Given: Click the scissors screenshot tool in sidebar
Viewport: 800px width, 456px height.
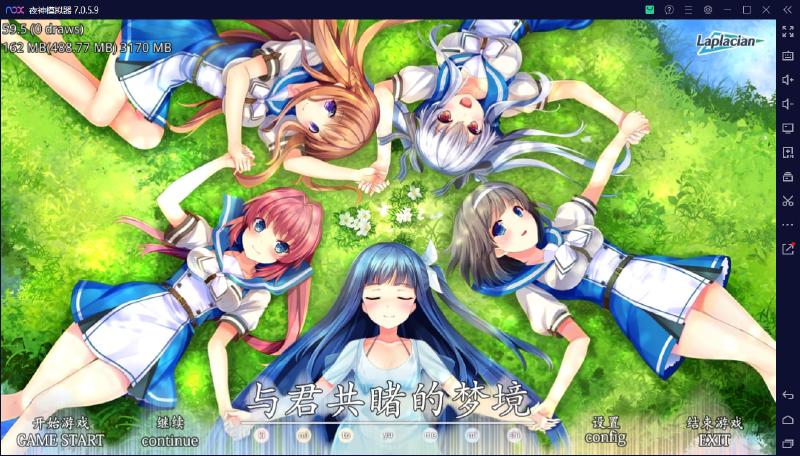Looking at the screenshot, I should click(788, 200).
